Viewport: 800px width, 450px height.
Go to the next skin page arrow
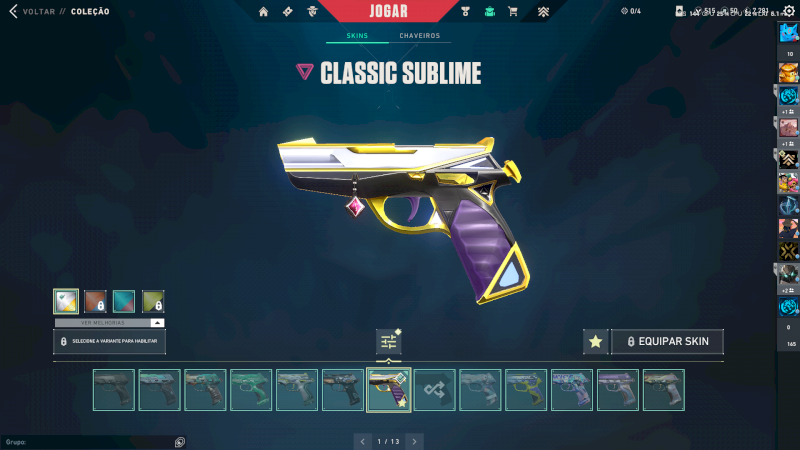414,441
